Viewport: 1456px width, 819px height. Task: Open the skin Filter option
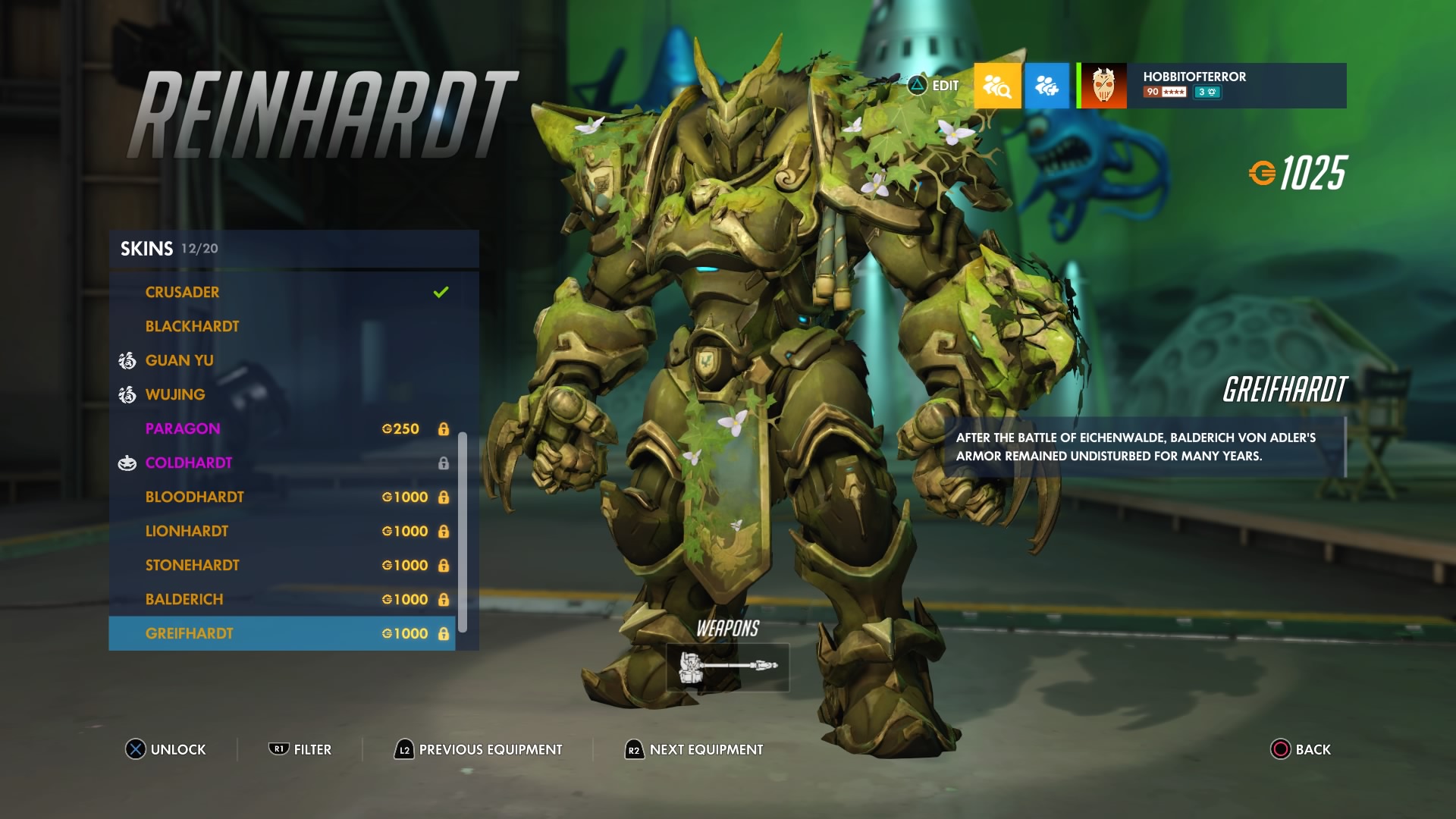(300, 749)
